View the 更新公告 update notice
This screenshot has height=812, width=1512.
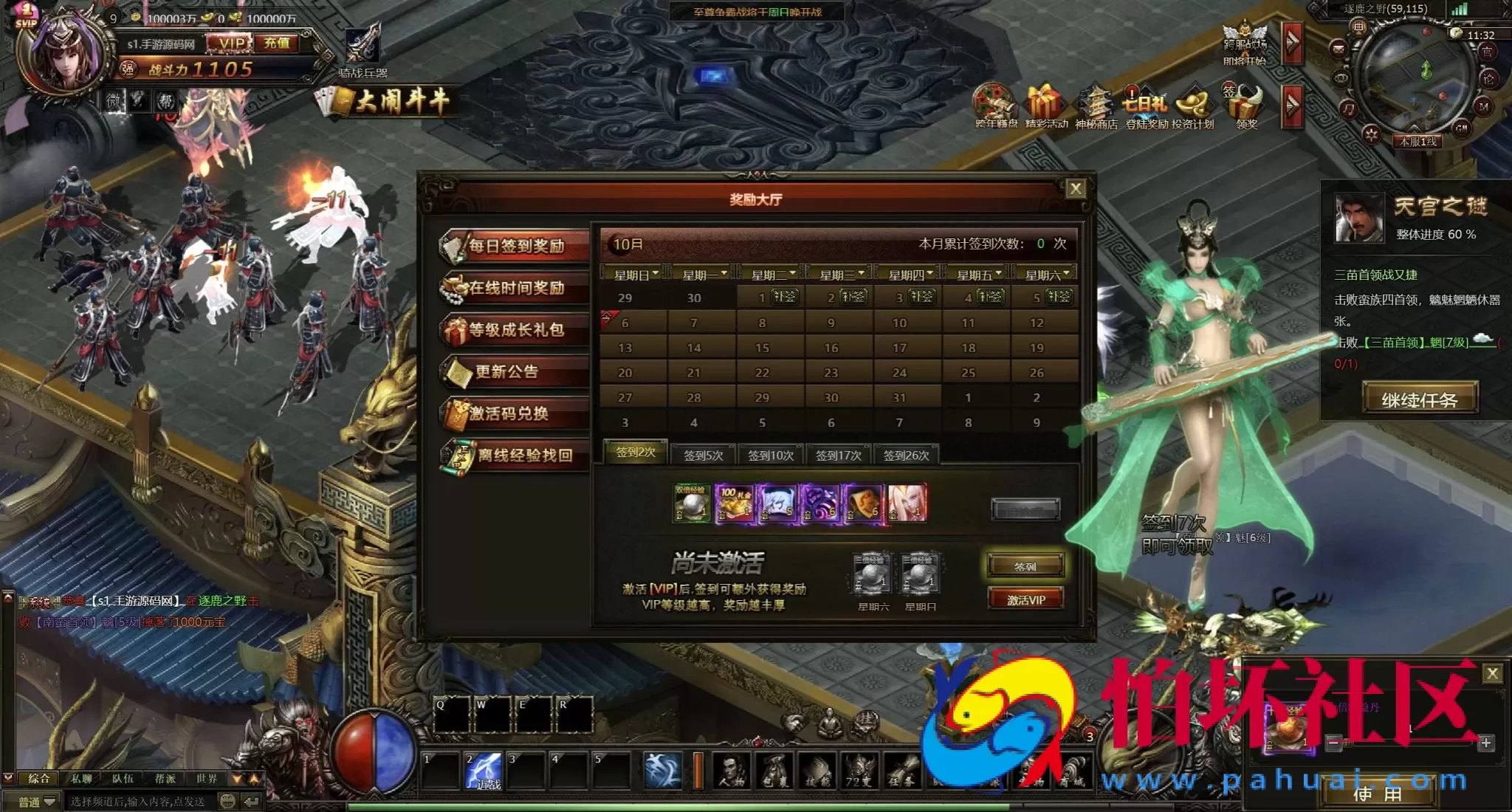coord(515,371)
